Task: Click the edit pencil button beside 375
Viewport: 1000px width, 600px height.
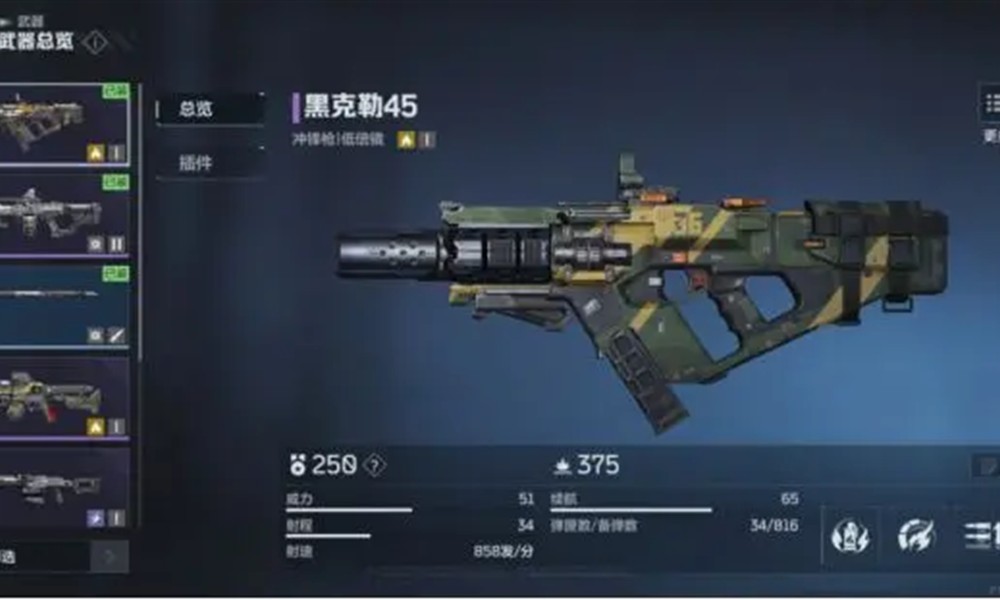Action: click(986, 465)
